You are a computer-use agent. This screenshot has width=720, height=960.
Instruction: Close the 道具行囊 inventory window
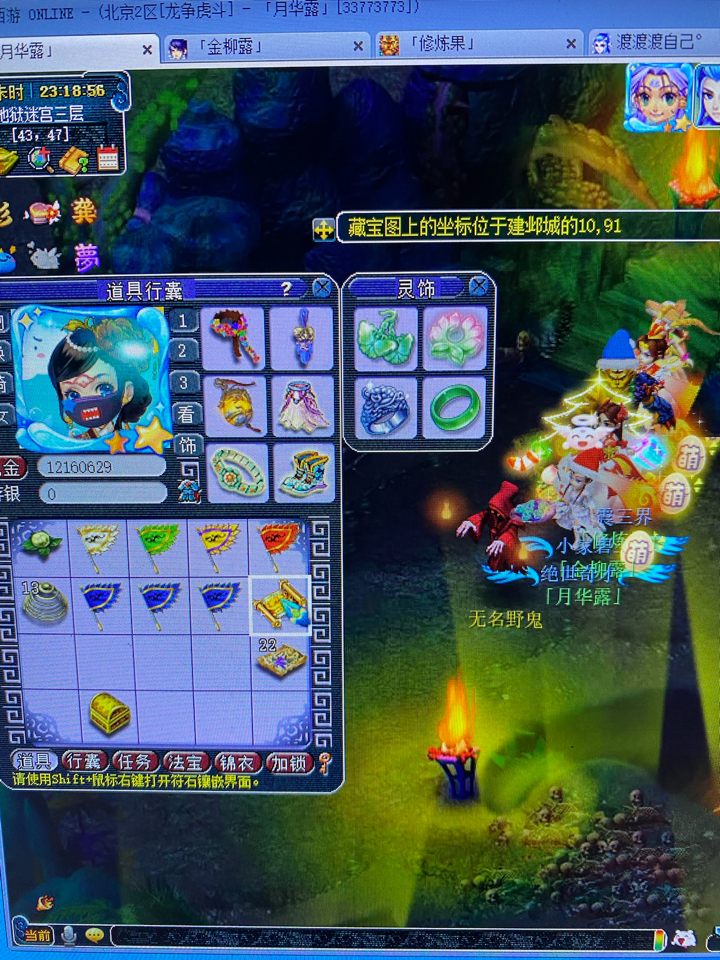322,288
